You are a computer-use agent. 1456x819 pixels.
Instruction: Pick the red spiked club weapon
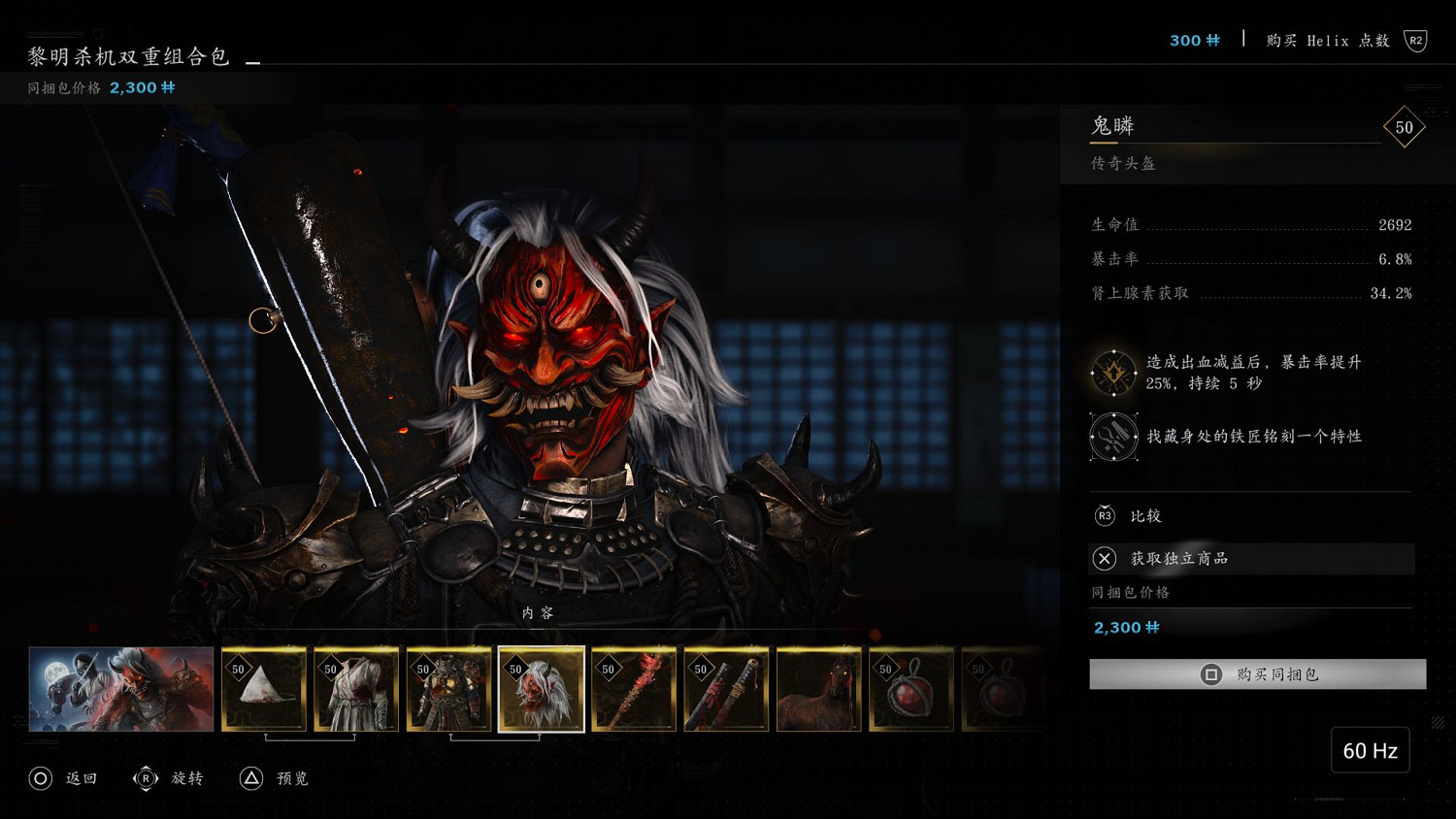click(x=634, y=689)
